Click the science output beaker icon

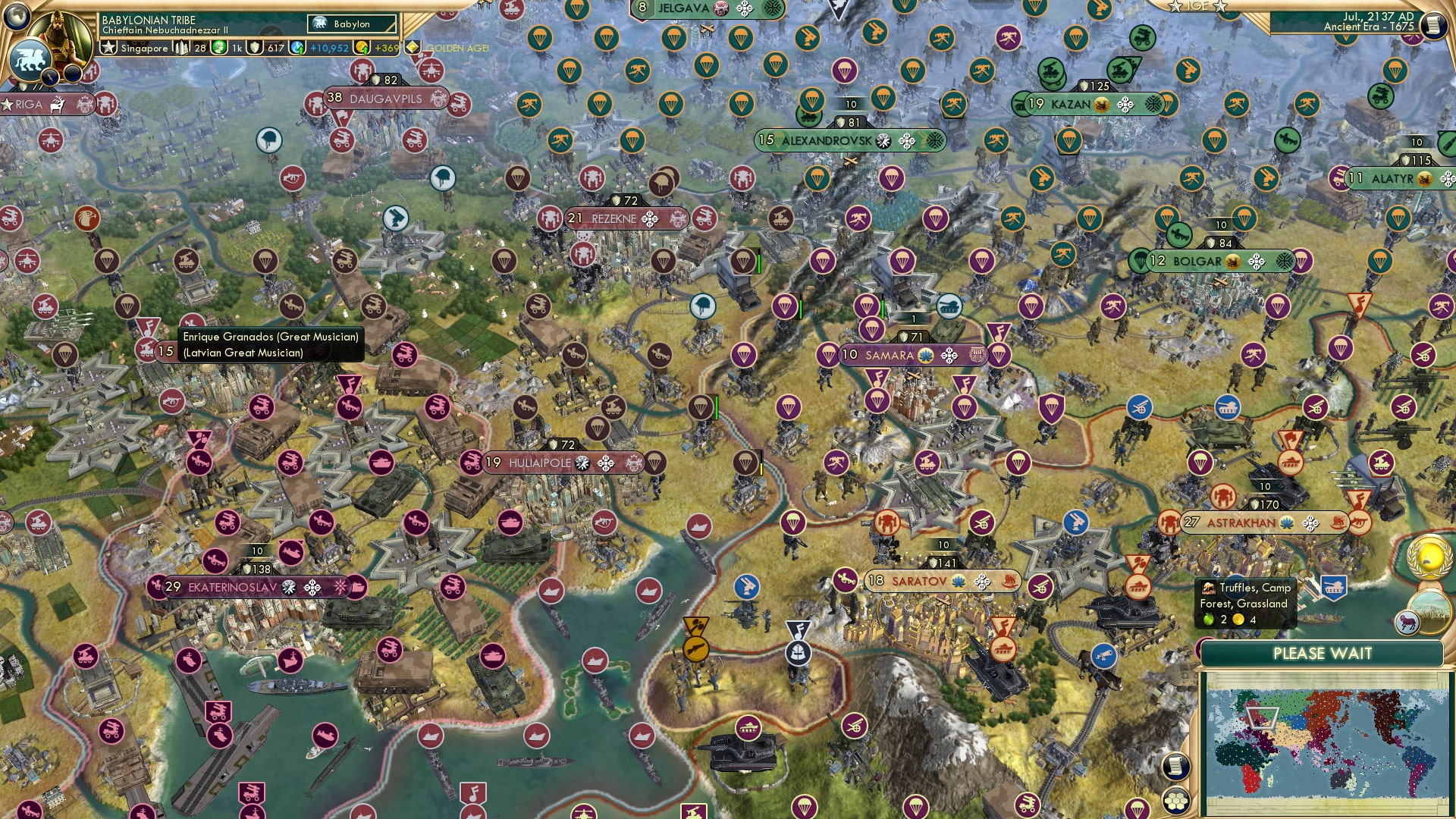click(296, 48)
